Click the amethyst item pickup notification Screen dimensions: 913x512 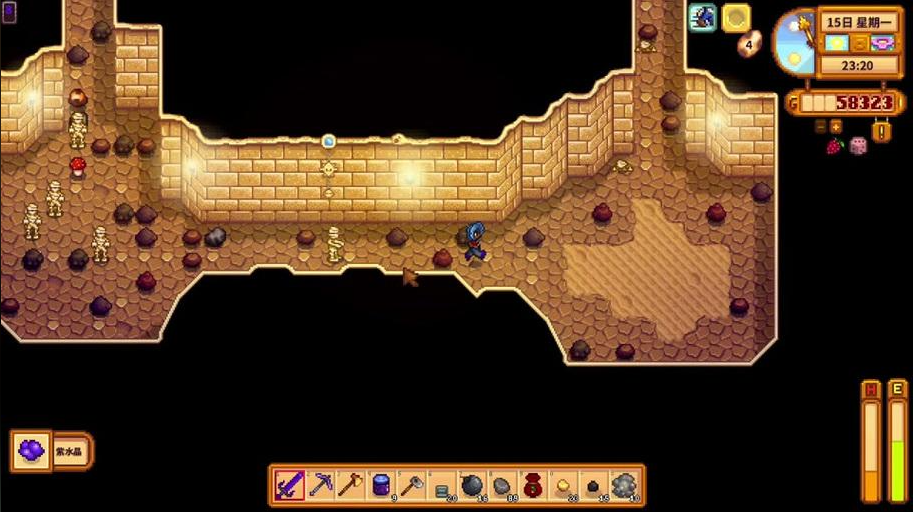point(51,452)
